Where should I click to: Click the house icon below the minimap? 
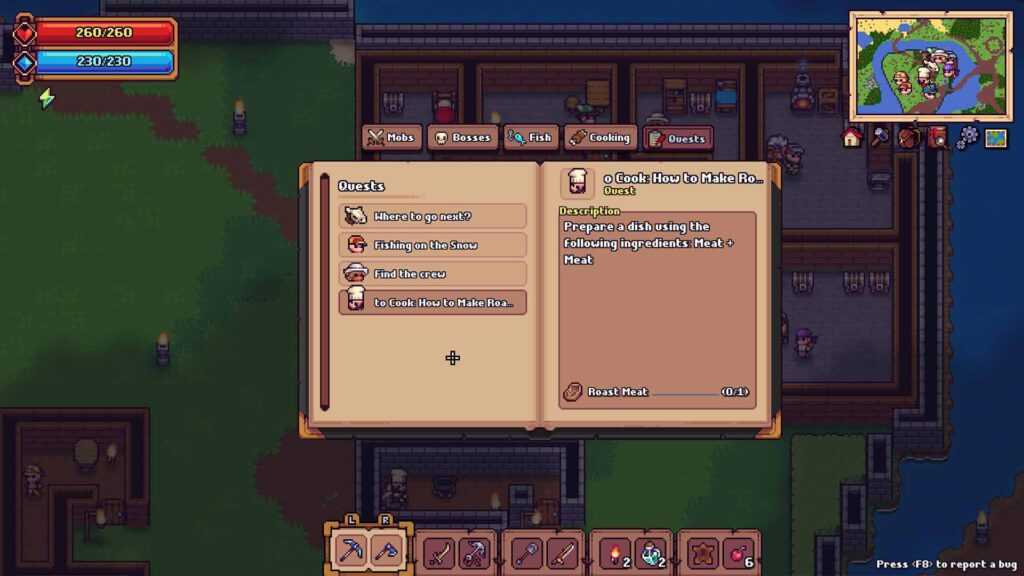tap(852, 138)
